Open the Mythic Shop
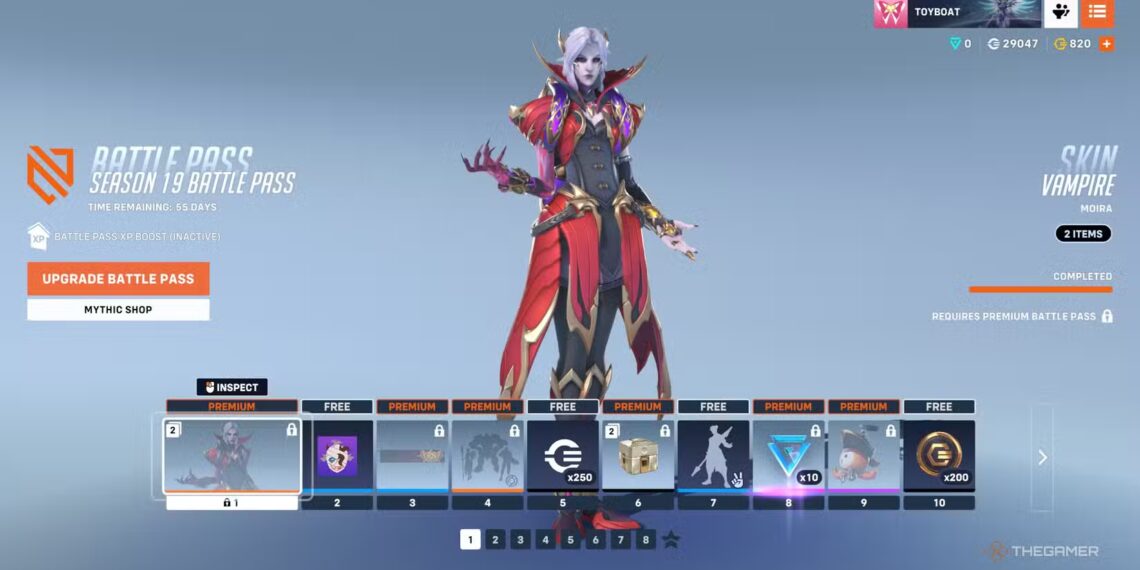This screenshot has width=1140, height=570. coord(118,310)
